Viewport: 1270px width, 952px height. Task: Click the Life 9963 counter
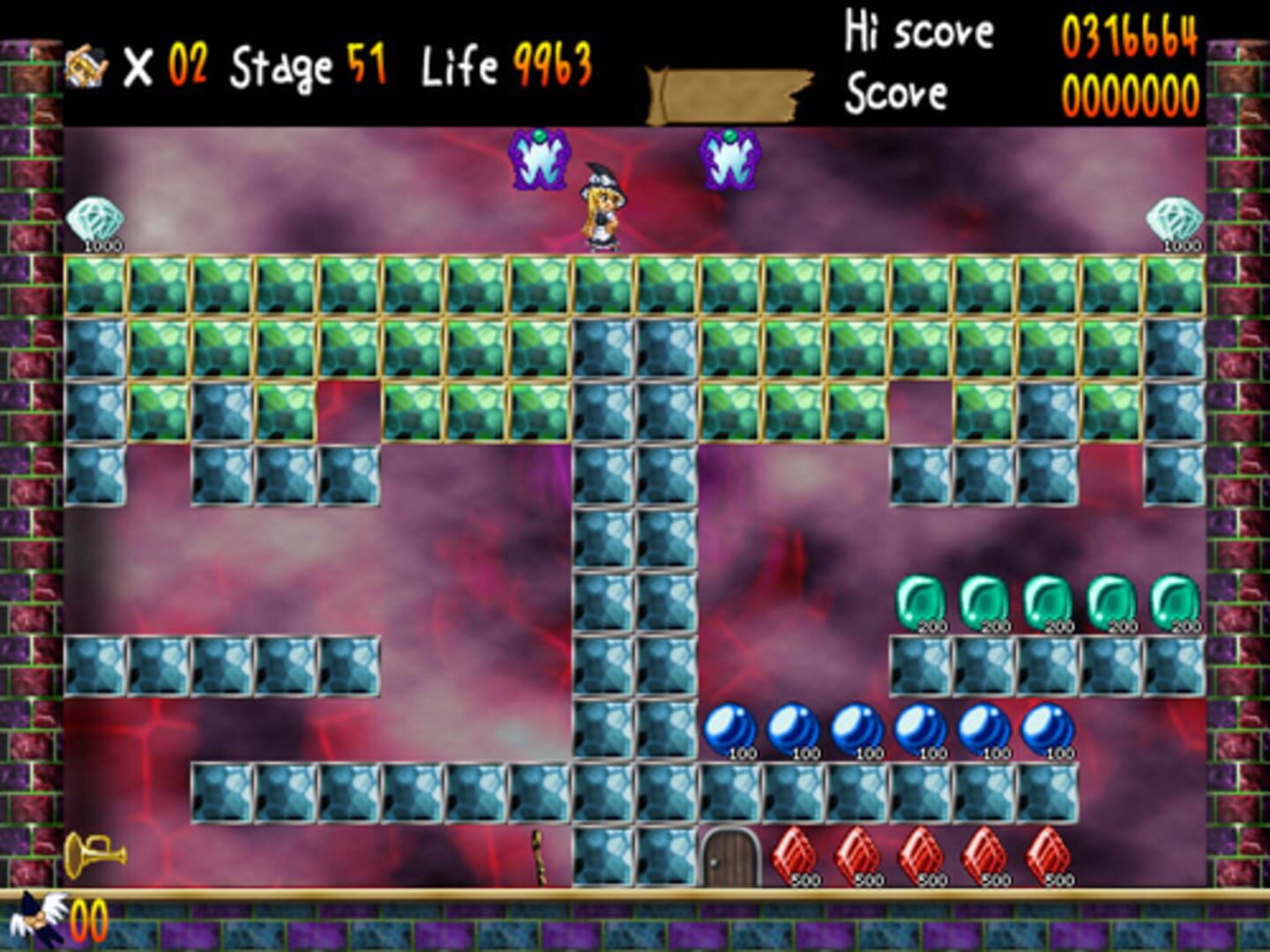pos(505,62)
